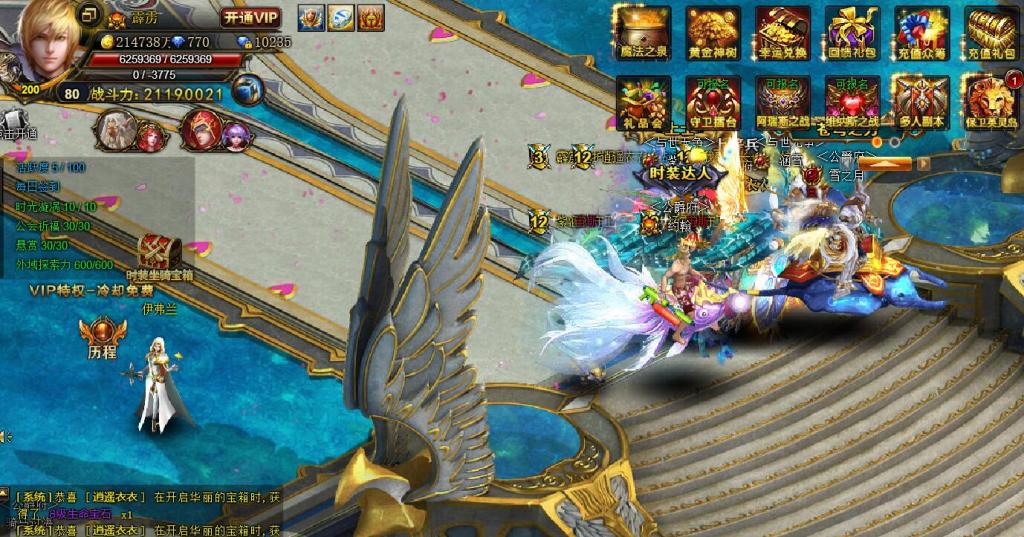Image resolution: width=1024 pixels, height=537 pixels.
Task: Open the 礼品会 gift event icon
Action: [x=643, y=100]
